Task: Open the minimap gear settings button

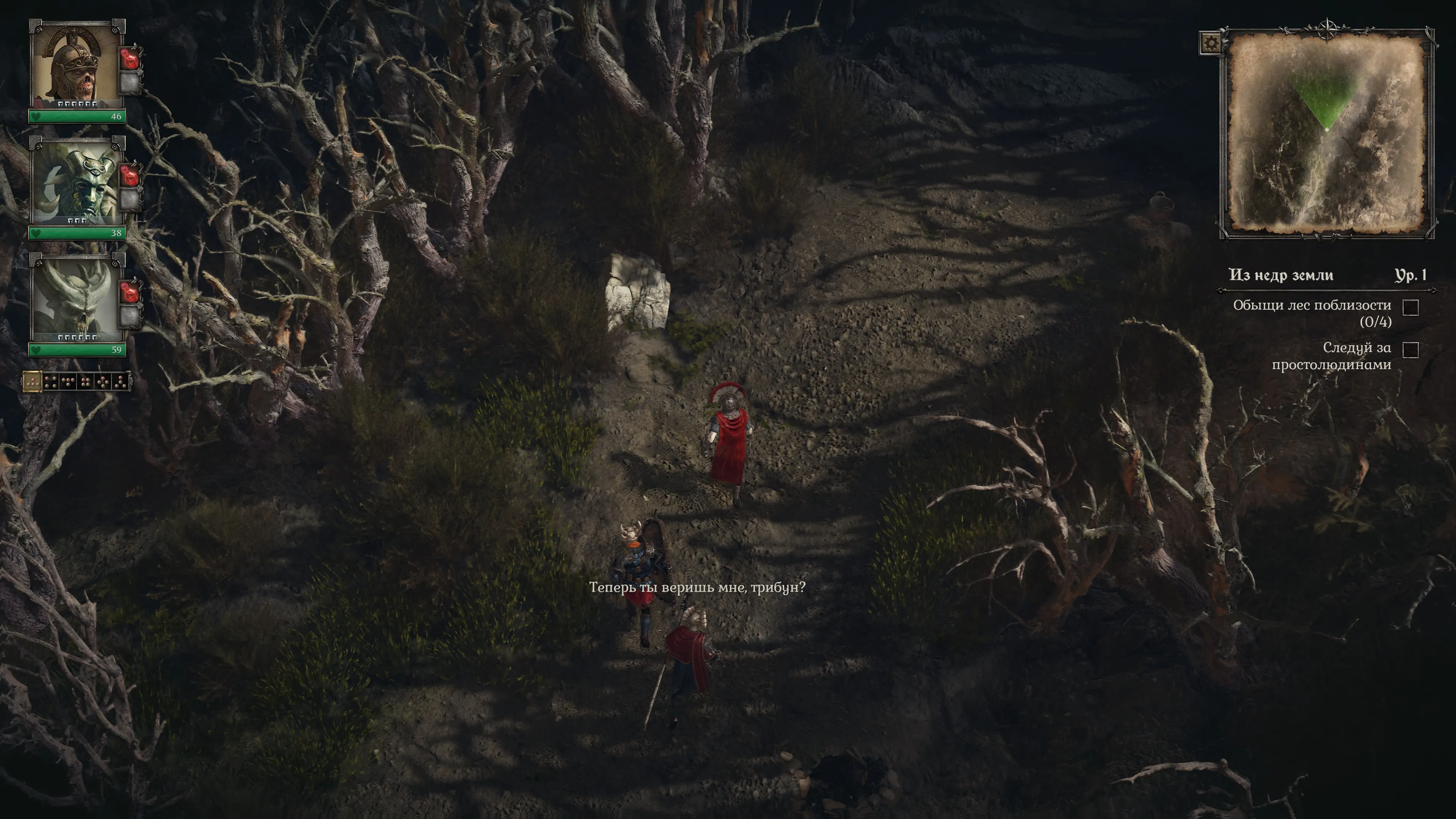Action: click(x=1210, y=43)
